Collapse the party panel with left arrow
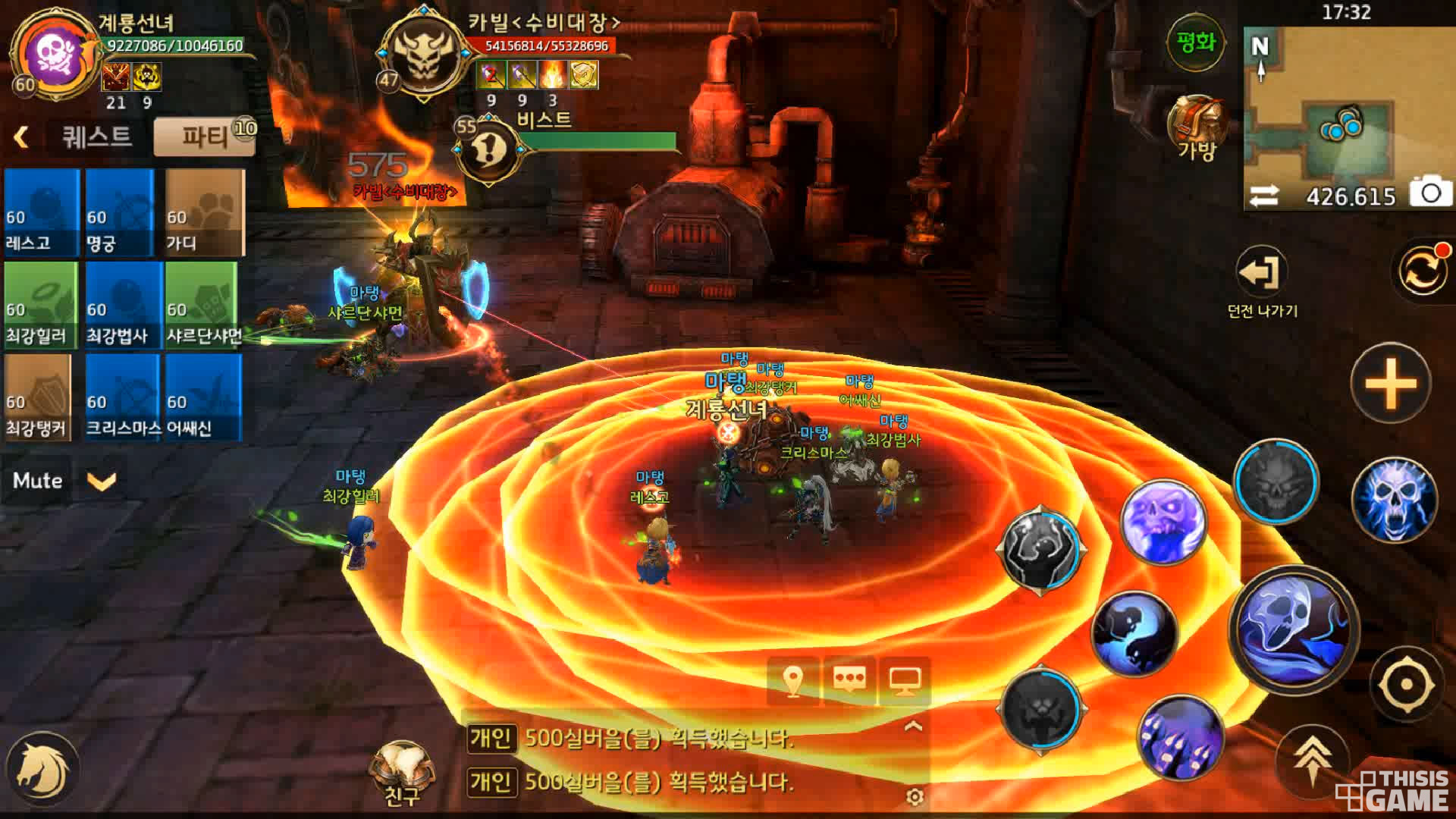 coord(21,137)
